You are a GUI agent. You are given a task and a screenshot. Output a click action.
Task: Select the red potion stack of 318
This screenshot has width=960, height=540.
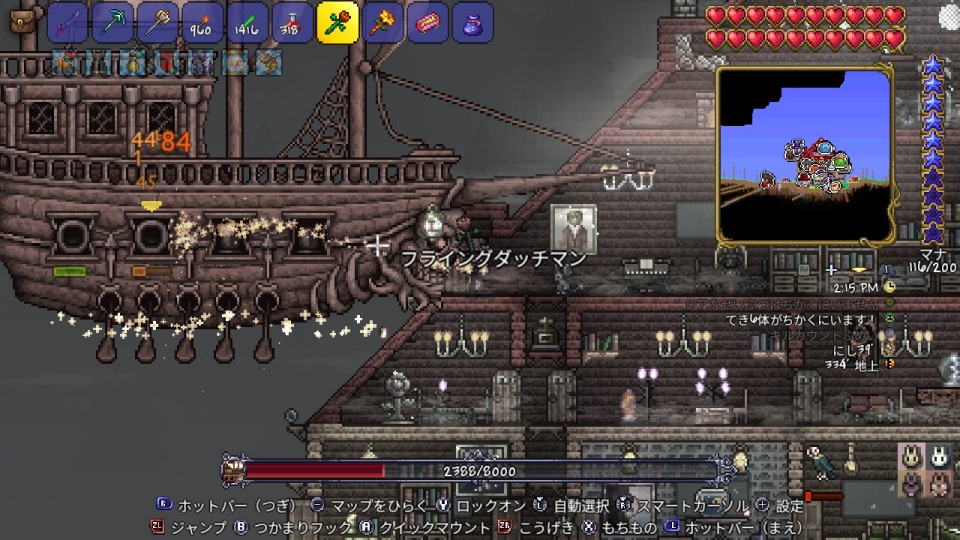click(x=293, y=22)
